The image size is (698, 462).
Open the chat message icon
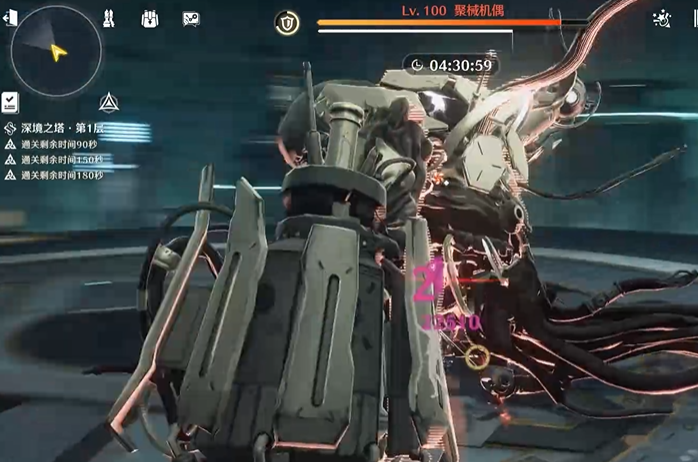click(191, 19)
